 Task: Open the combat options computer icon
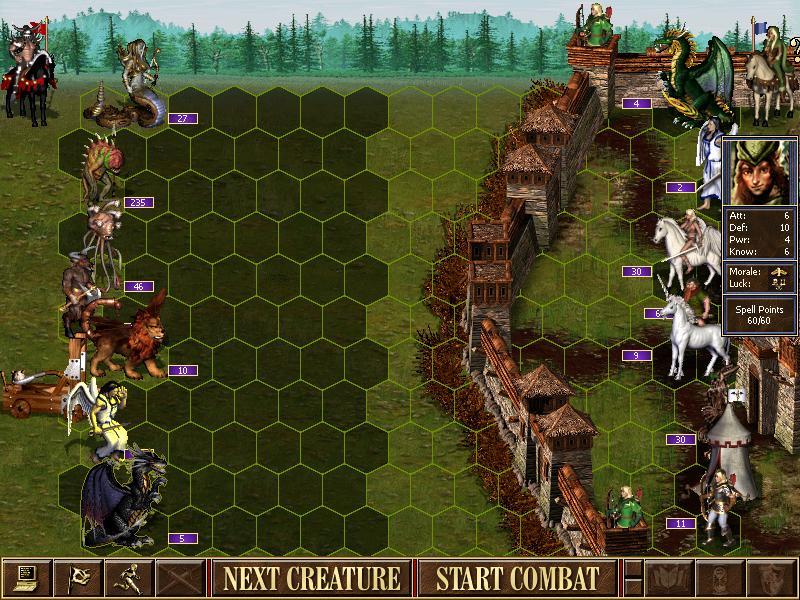(27, 577)
